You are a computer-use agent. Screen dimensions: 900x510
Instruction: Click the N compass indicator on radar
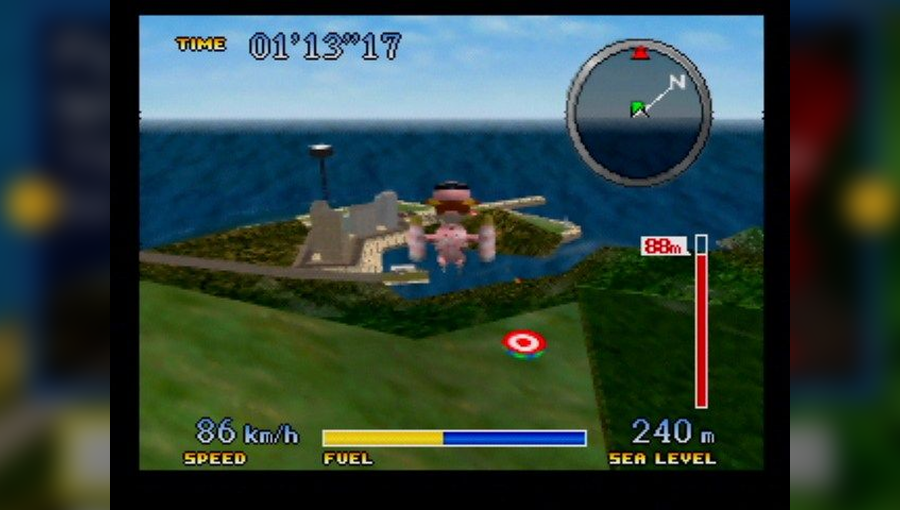[x=677, y=82]
